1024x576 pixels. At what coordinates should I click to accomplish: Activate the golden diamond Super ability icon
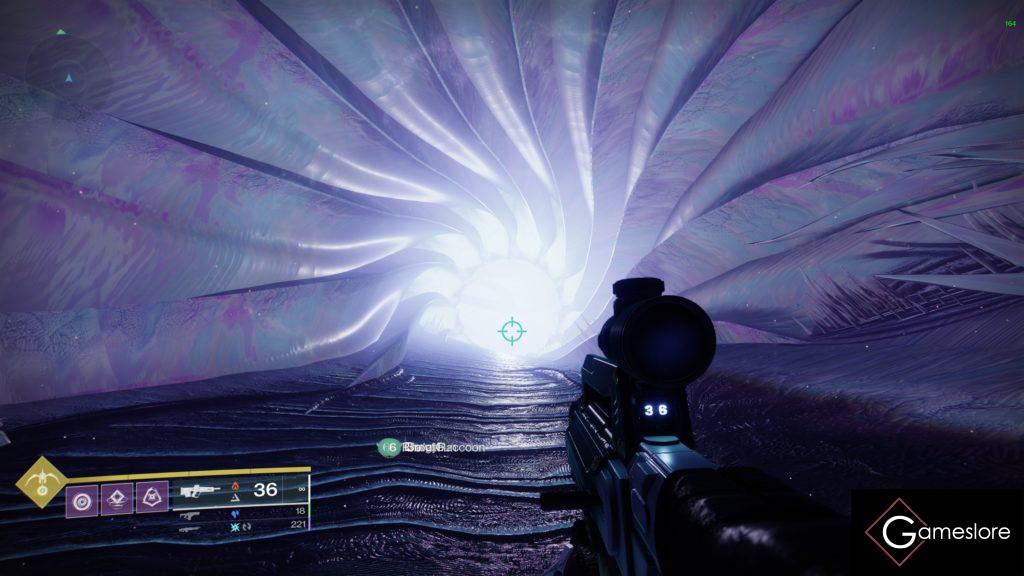click(x=41, y=482)
